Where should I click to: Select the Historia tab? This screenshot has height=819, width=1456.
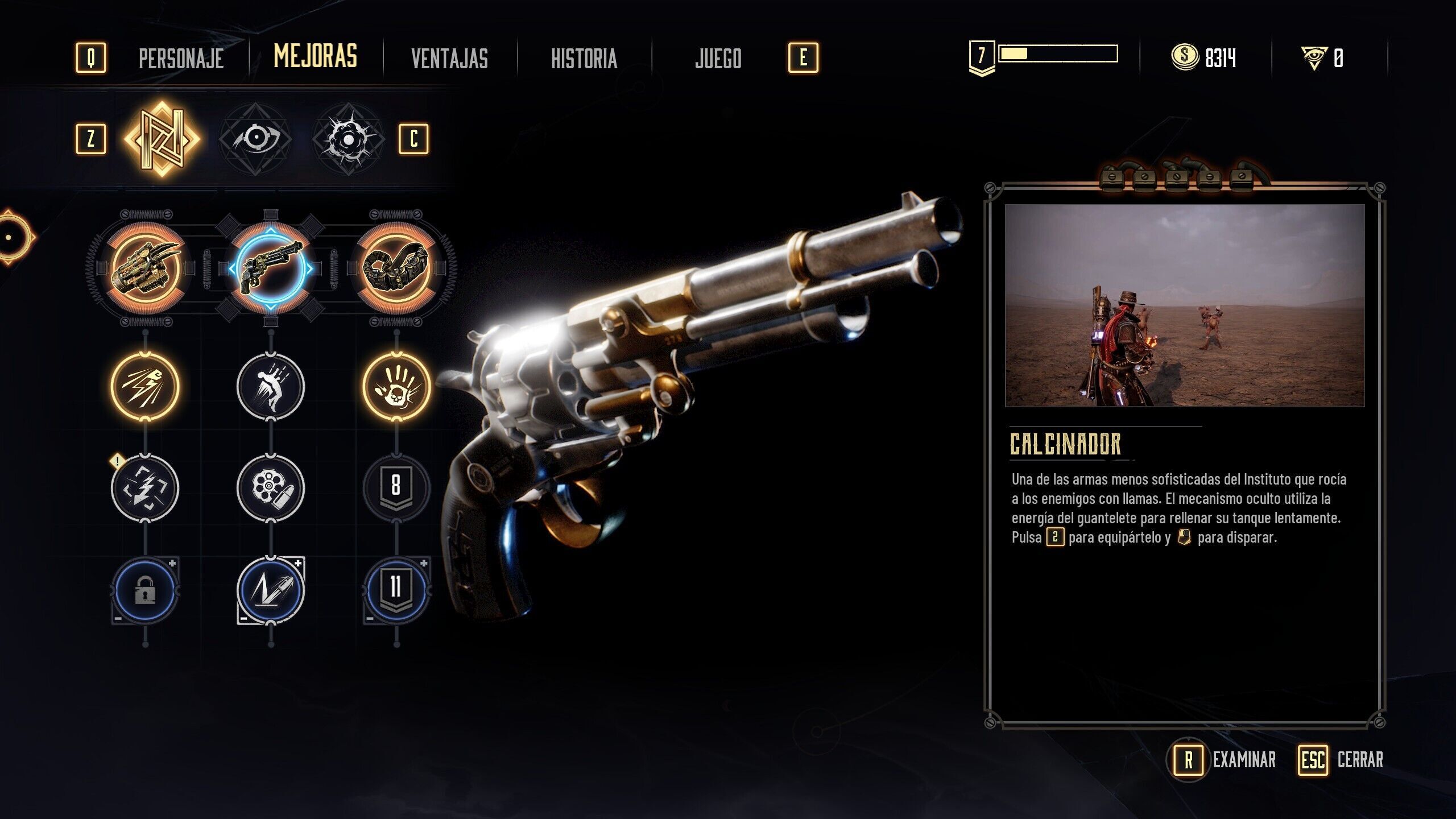(x=584, y=58)
